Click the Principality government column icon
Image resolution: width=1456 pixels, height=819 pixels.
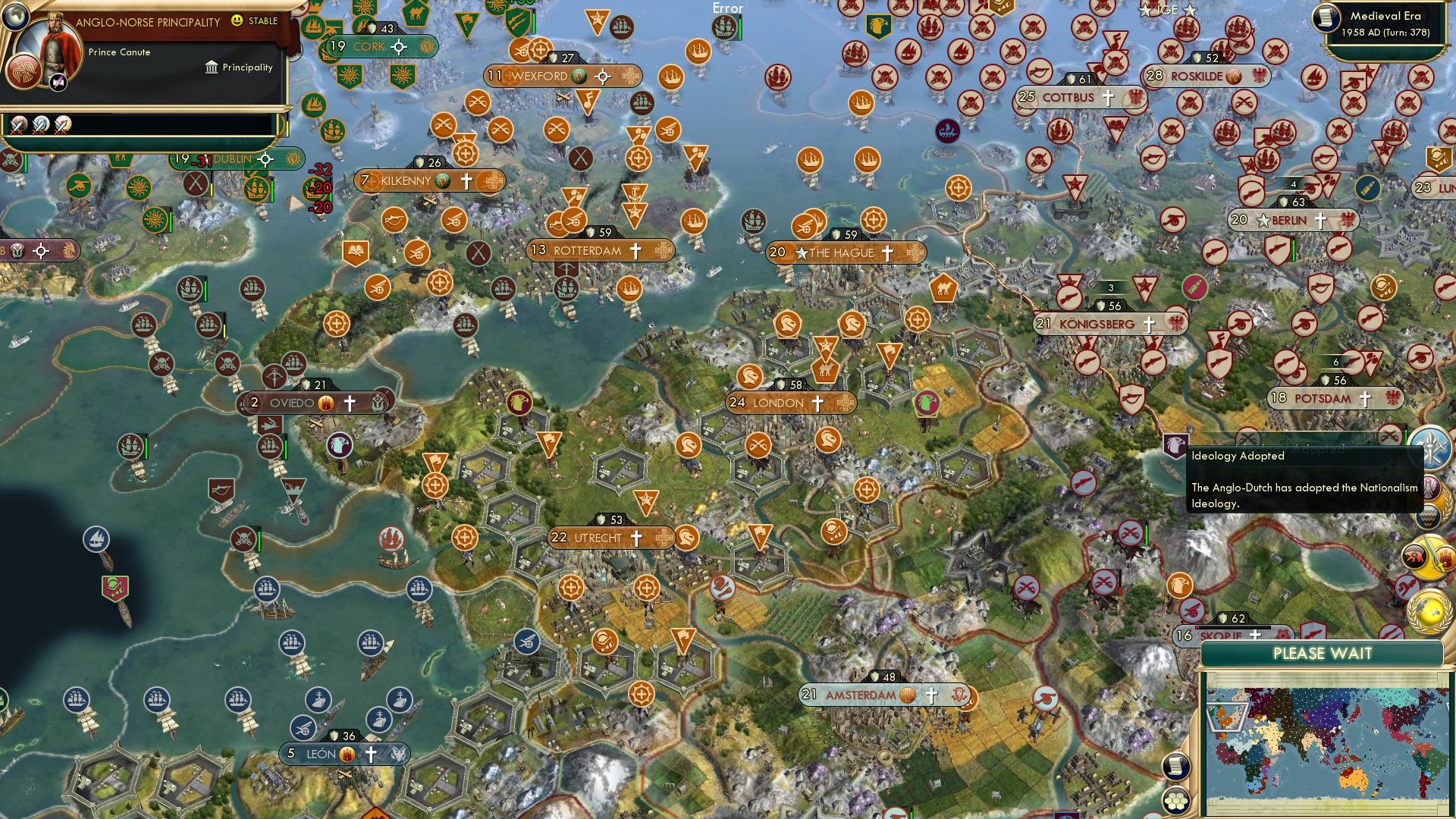pyautogui.click(x=212, y=67)
